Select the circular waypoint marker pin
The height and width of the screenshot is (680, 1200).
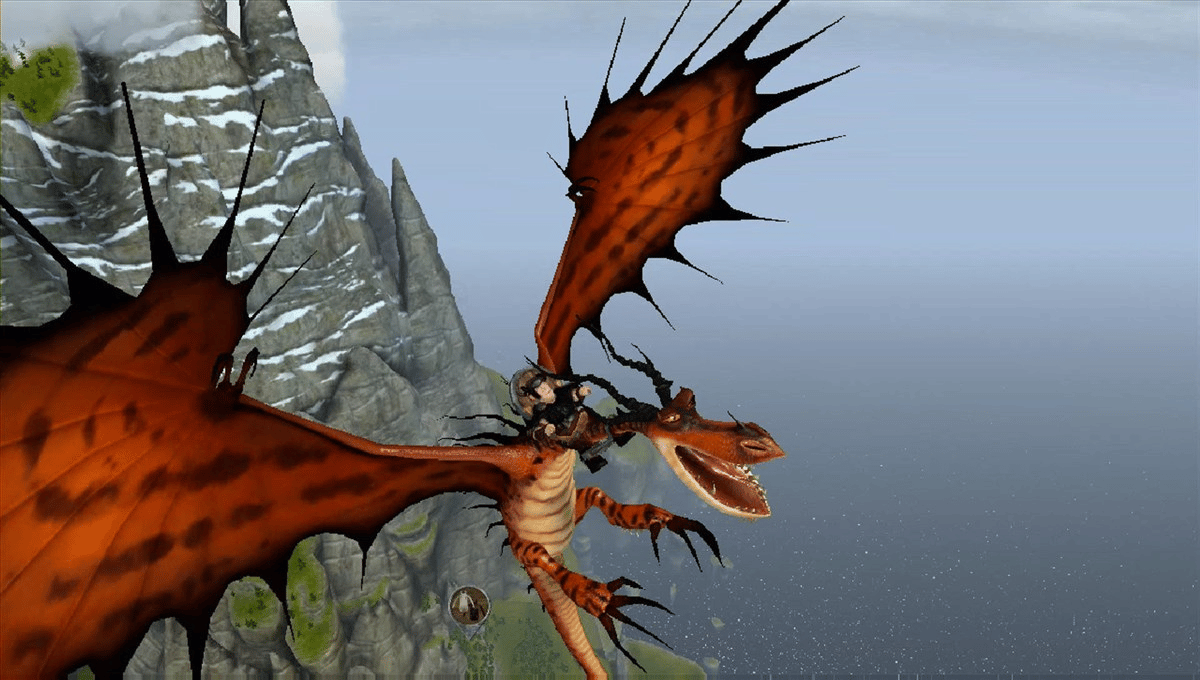(x=468, y=604)
